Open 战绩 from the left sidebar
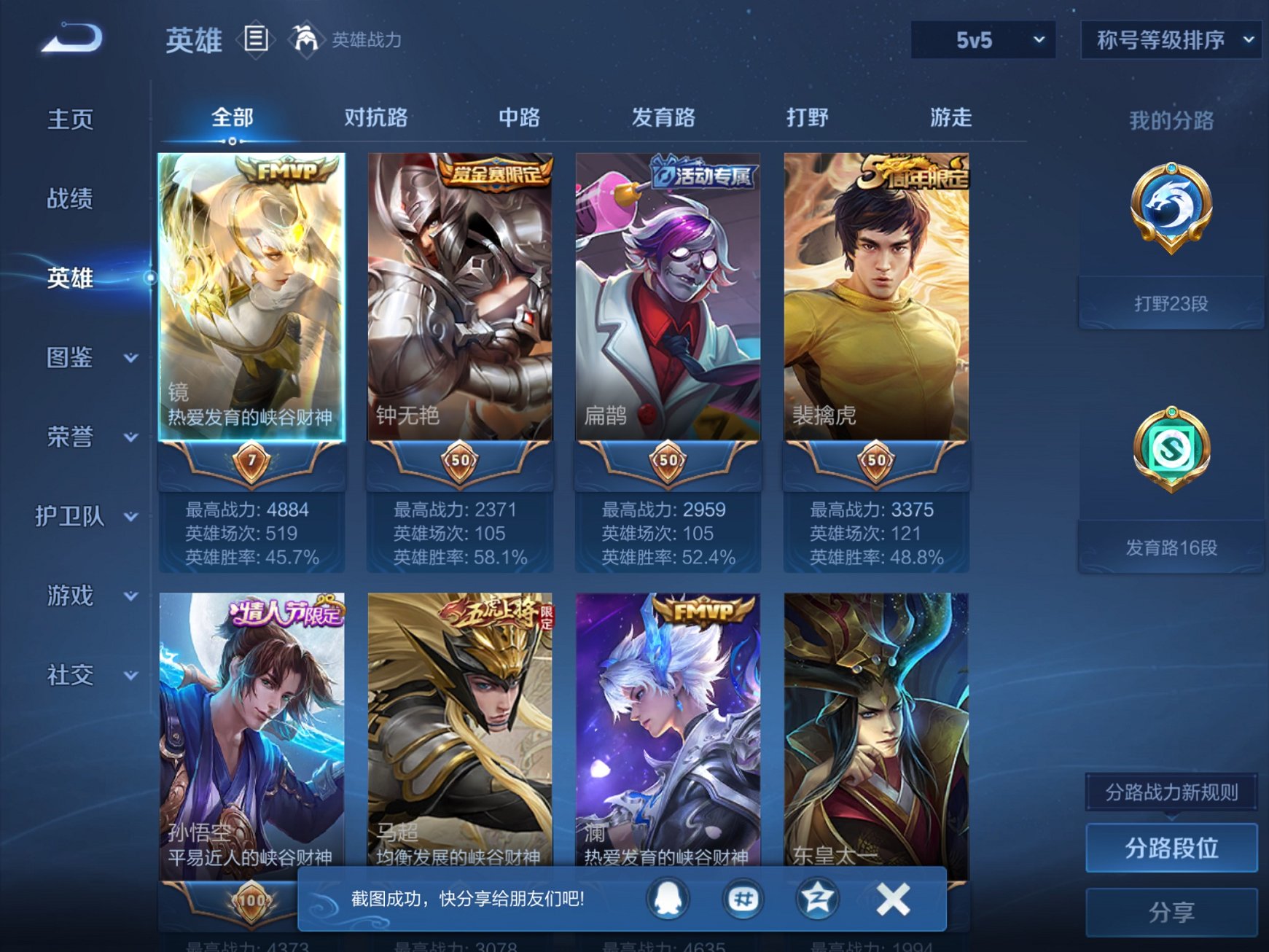1269x952 pixels. 71,198
